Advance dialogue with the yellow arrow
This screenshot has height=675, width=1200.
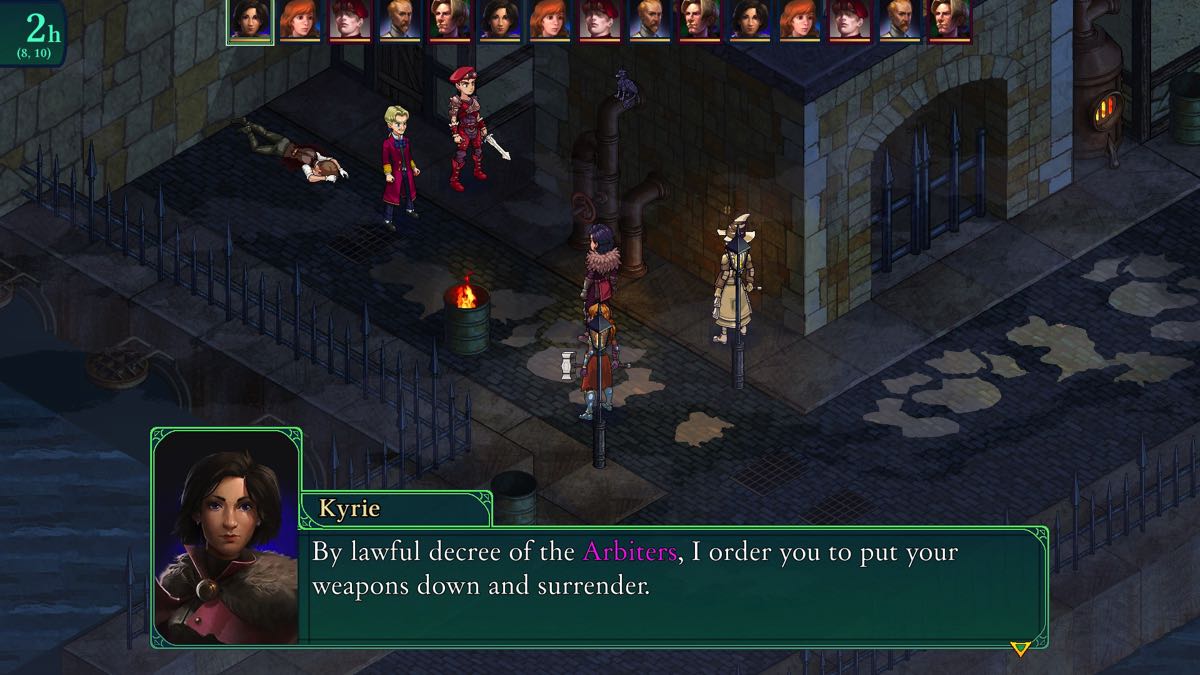click(1020, 649)
